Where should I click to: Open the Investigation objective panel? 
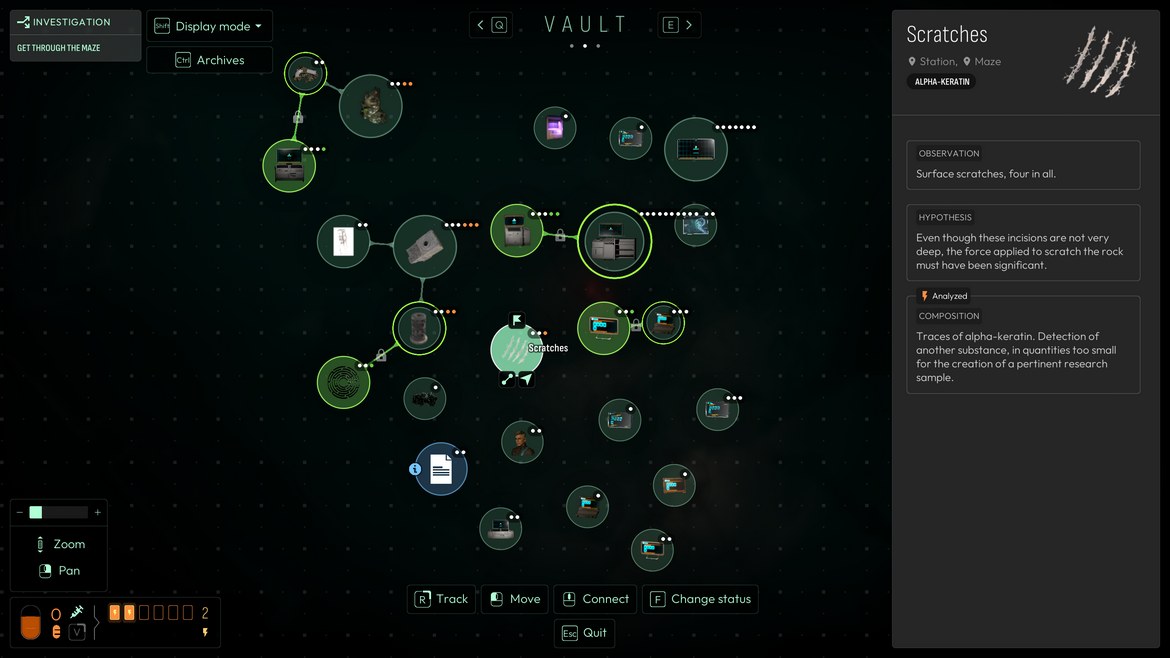pos(75,22)
